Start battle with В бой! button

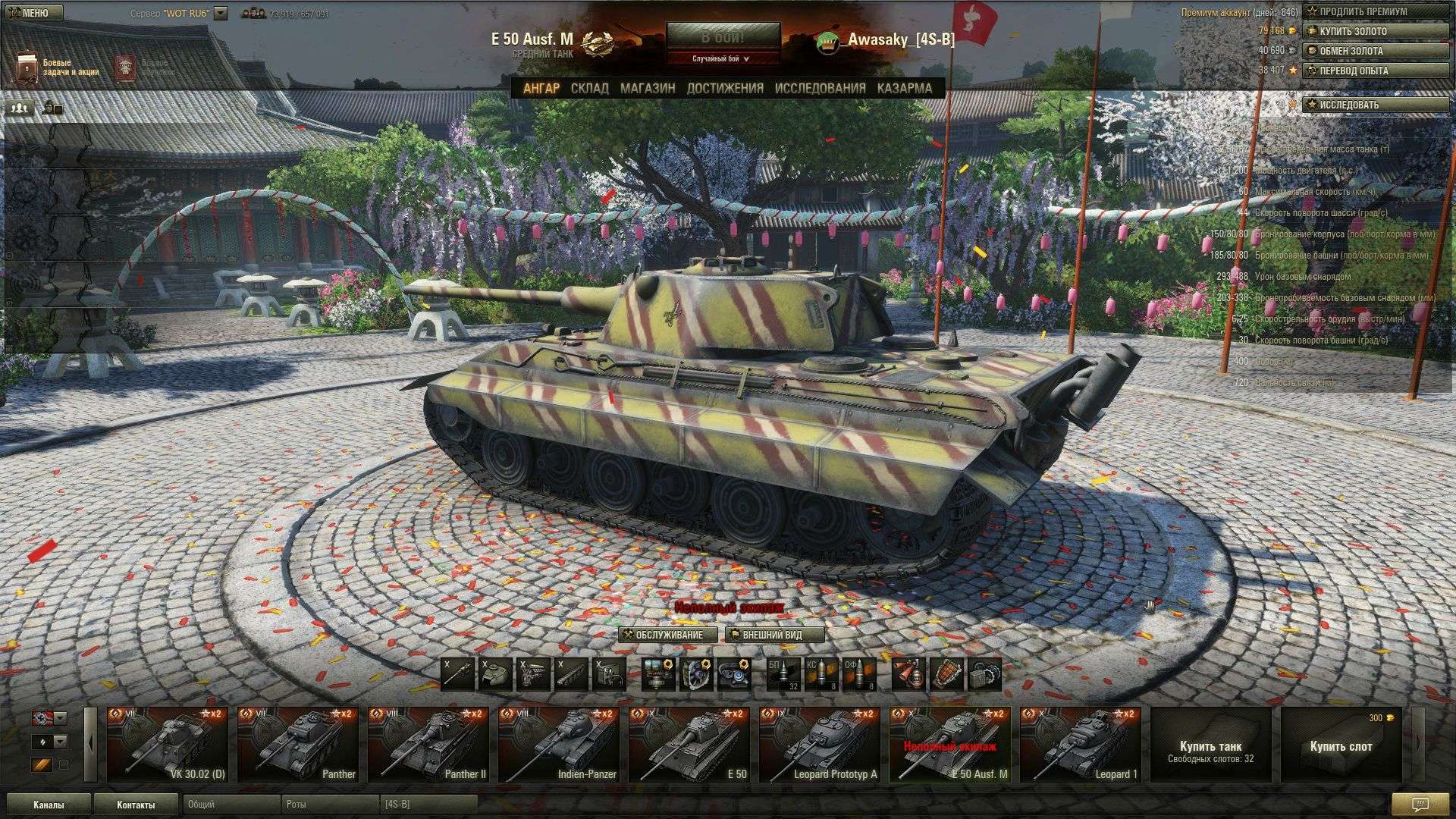pyautogui.click(x=723, y=37)
